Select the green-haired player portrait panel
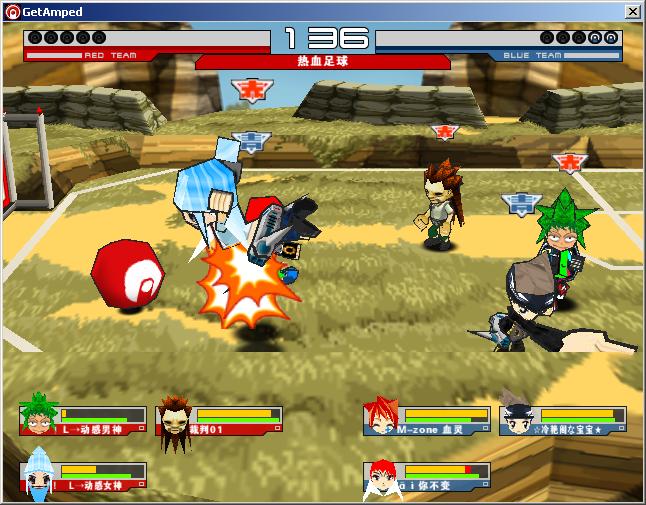 click(x=83, y=420)
